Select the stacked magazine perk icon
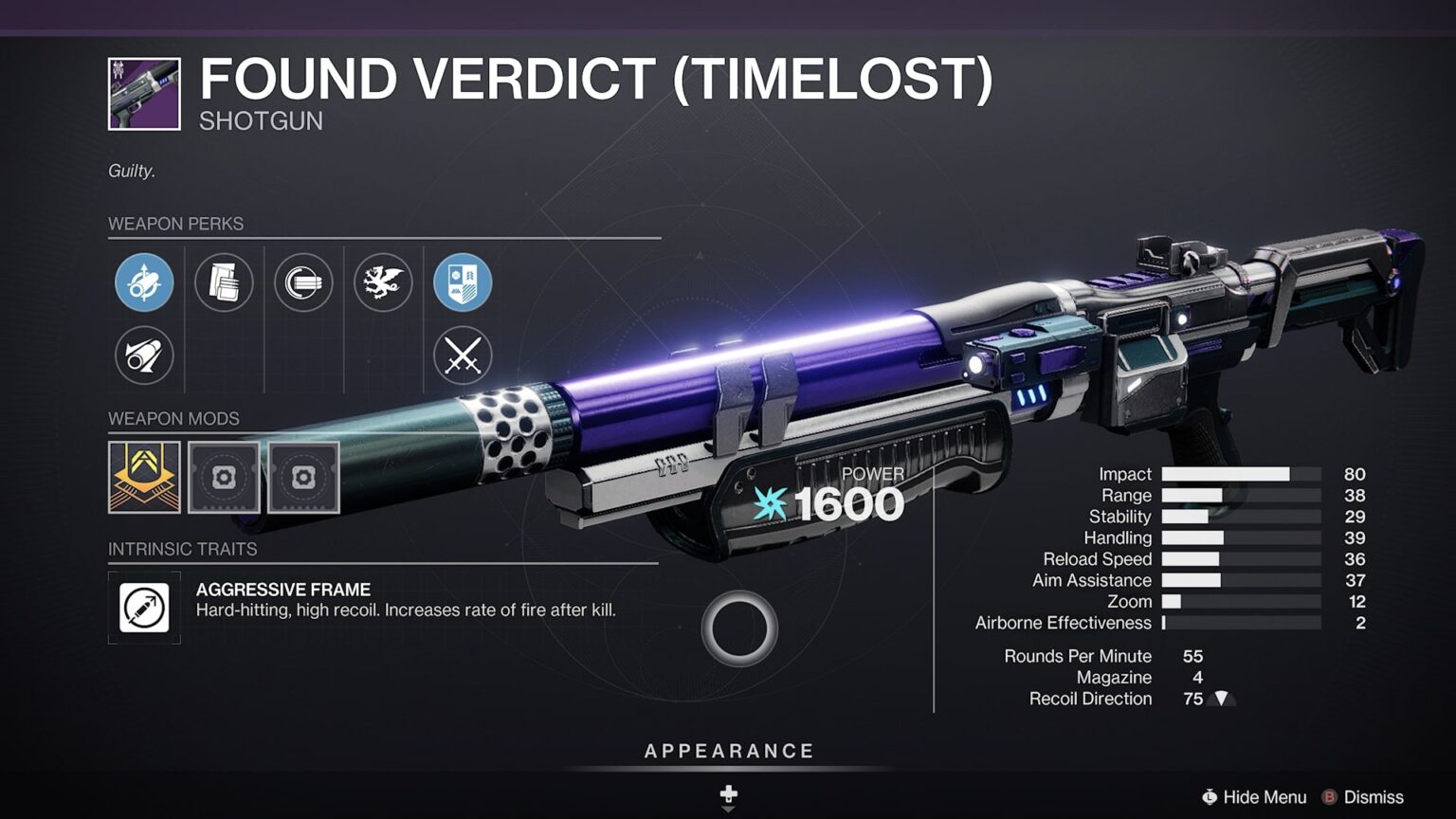 coord(224,282)
